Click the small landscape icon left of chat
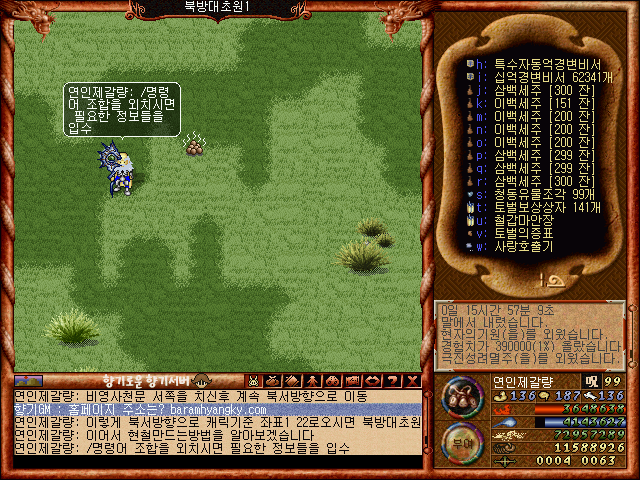This screenshot has height=480, width=640. tap(28, 380)
